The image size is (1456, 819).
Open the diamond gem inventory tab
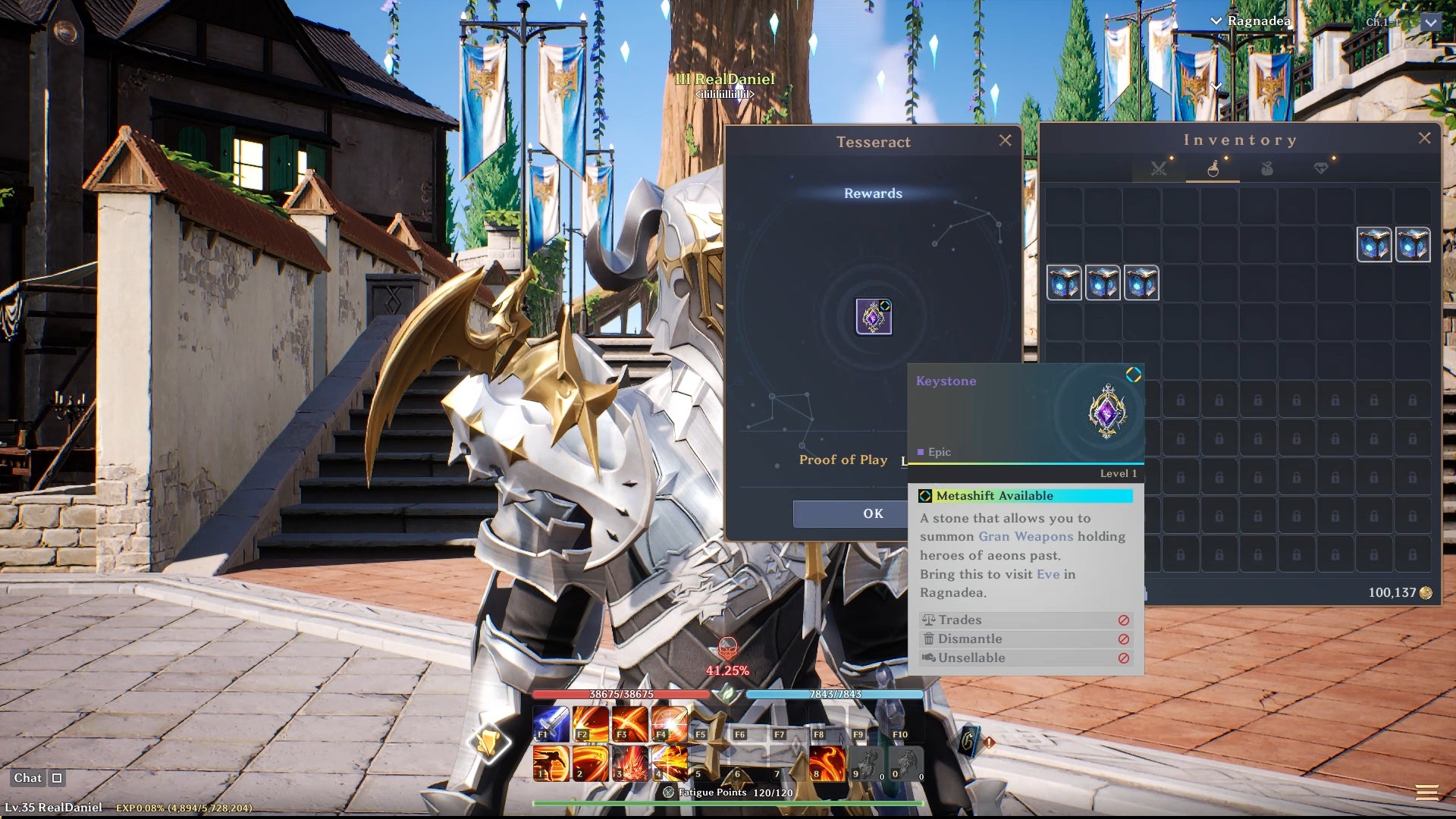point(1321,168)
